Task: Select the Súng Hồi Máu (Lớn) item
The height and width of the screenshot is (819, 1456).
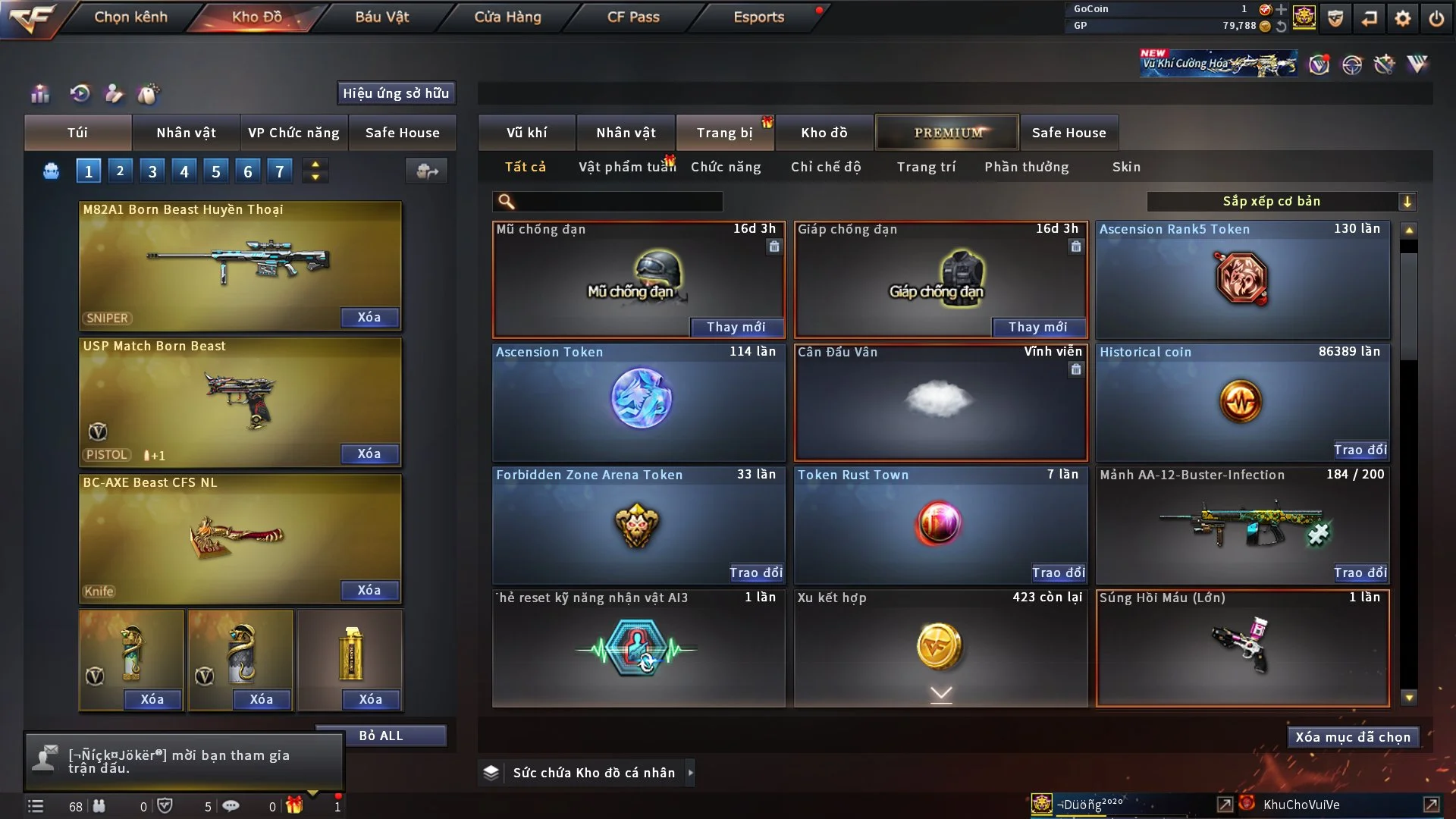Action: (x=1242, y=648)
